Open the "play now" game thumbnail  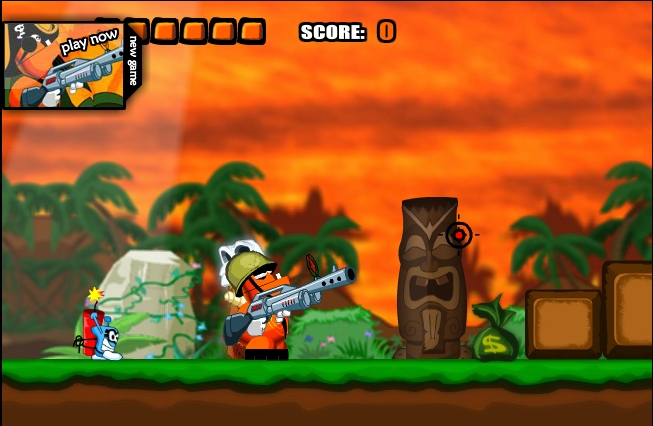click(x=62, y=65)
